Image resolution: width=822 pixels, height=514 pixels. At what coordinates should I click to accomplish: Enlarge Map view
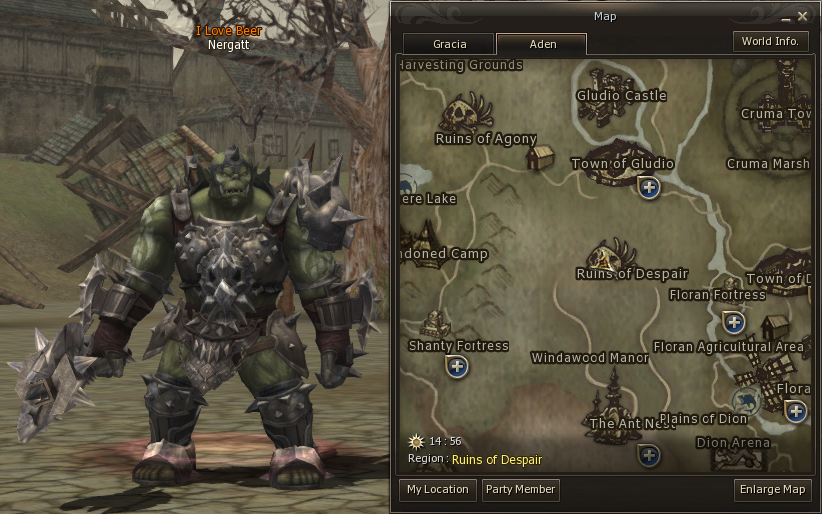click(x=771, y=490)
